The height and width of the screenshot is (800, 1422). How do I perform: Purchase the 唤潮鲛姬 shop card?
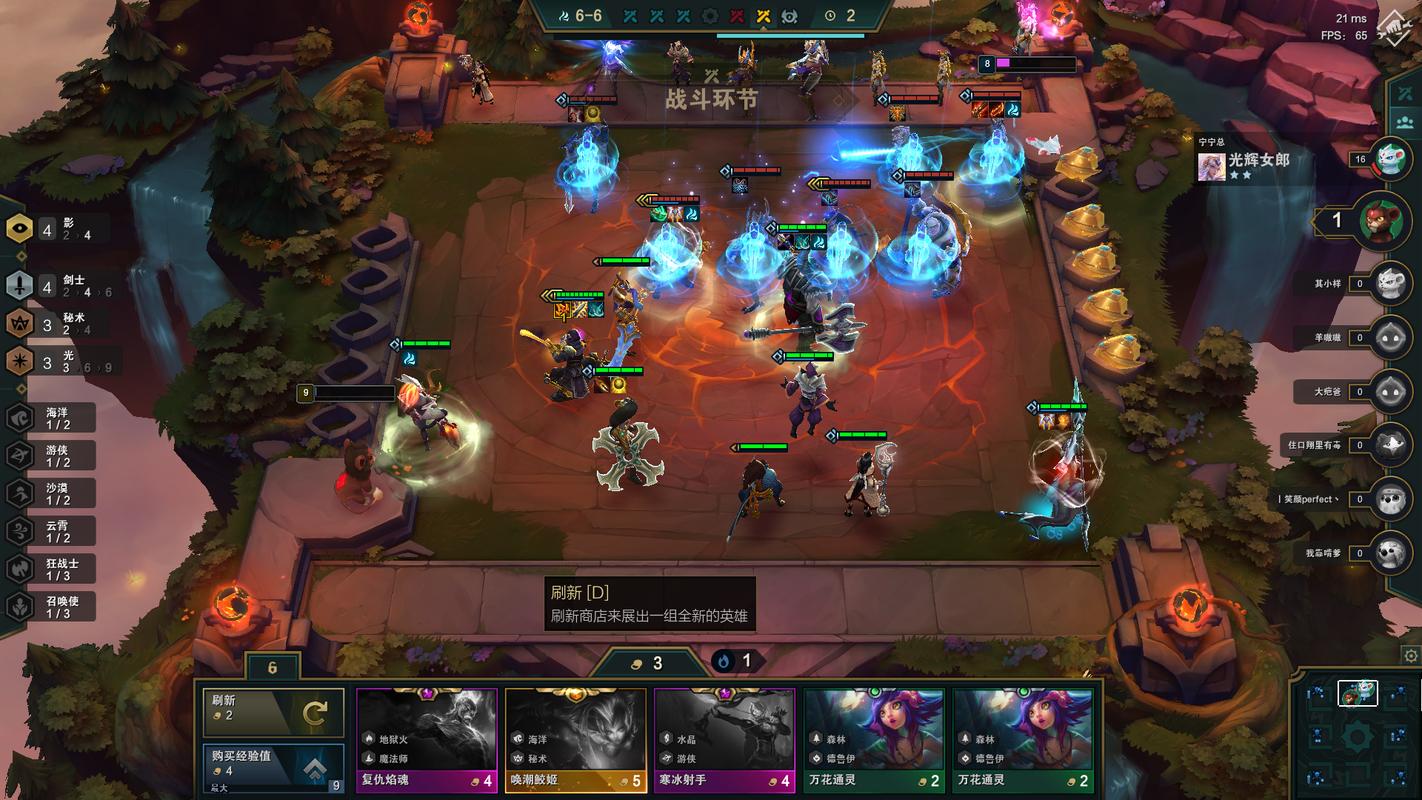point(575,740)
